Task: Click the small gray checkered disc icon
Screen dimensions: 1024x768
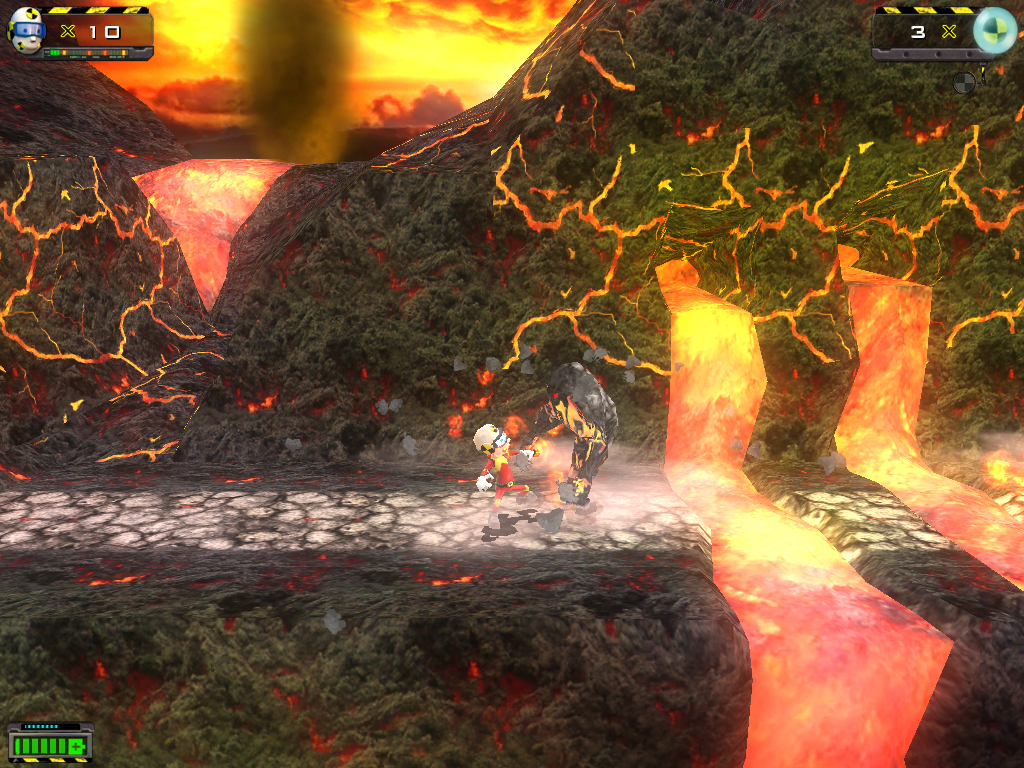Action: (964, 82)
